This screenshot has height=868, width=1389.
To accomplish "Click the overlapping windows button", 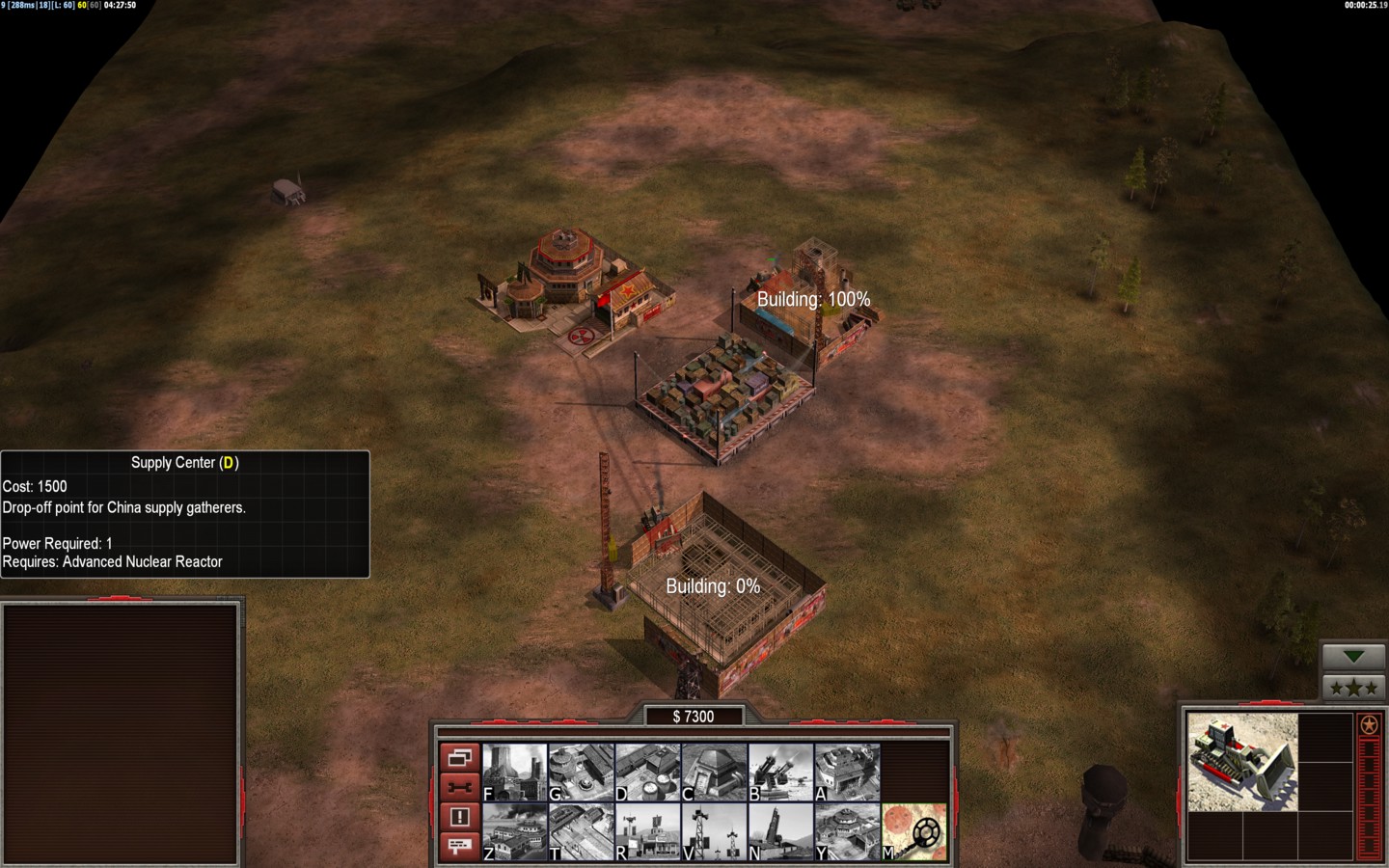I will click(x=459, y=757).
